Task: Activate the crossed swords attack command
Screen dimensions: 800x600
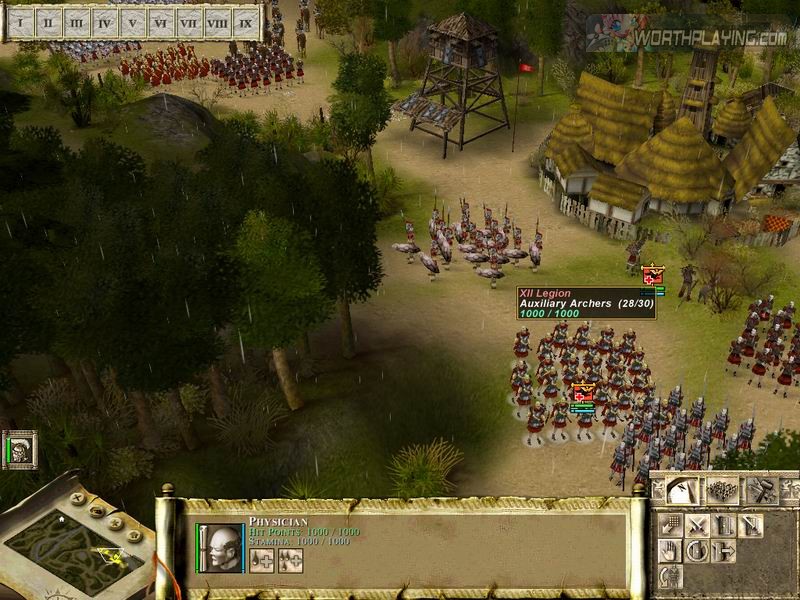Action: 698,525
